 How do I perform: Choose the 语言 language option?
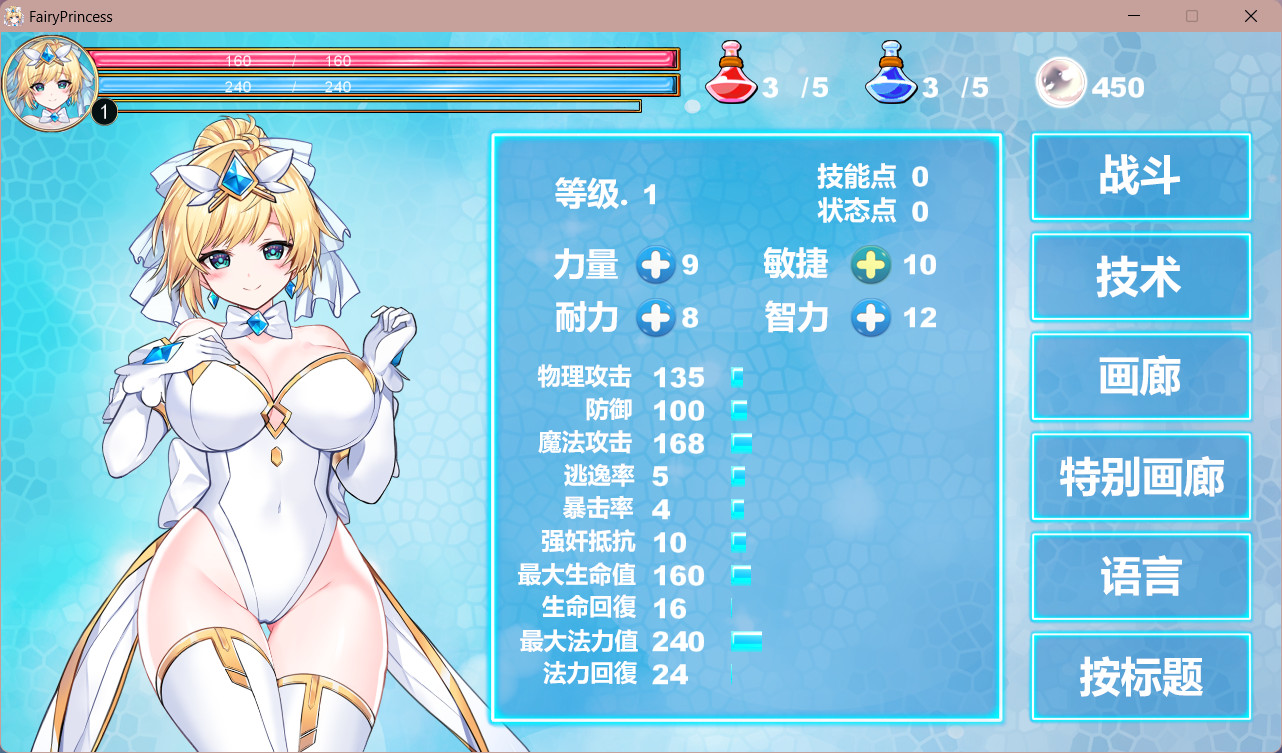pyautogui.click(x=1140, y=577)
